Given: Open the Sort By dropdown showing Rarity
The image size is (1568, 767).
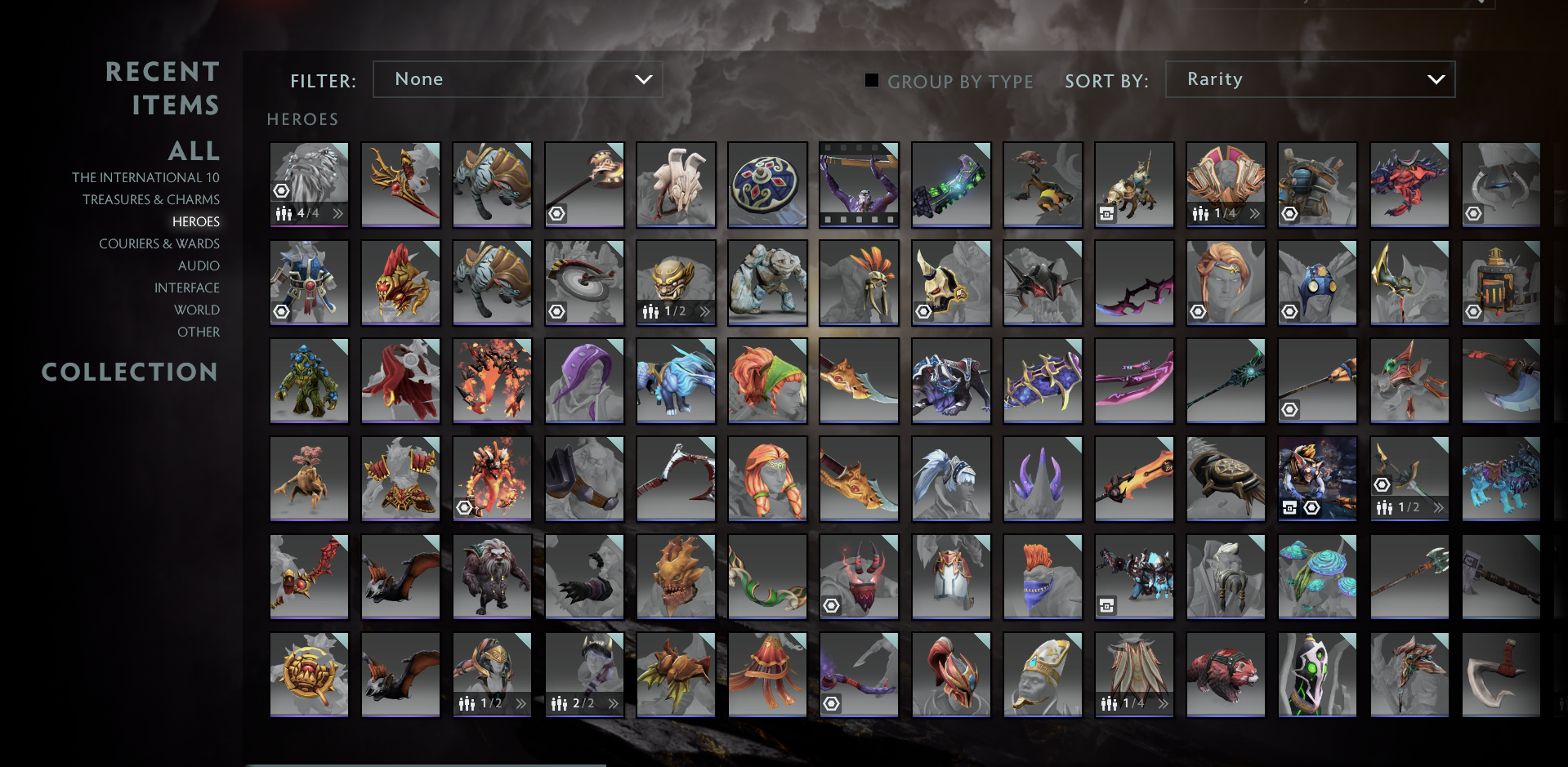Looking at the screenshot, I should coord(1309,79).
